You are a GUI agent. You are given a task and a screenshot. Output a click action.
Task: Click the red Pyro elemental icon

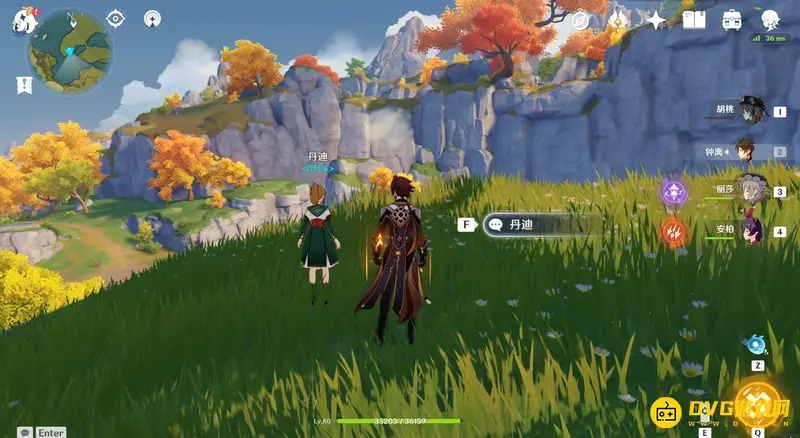673,232
